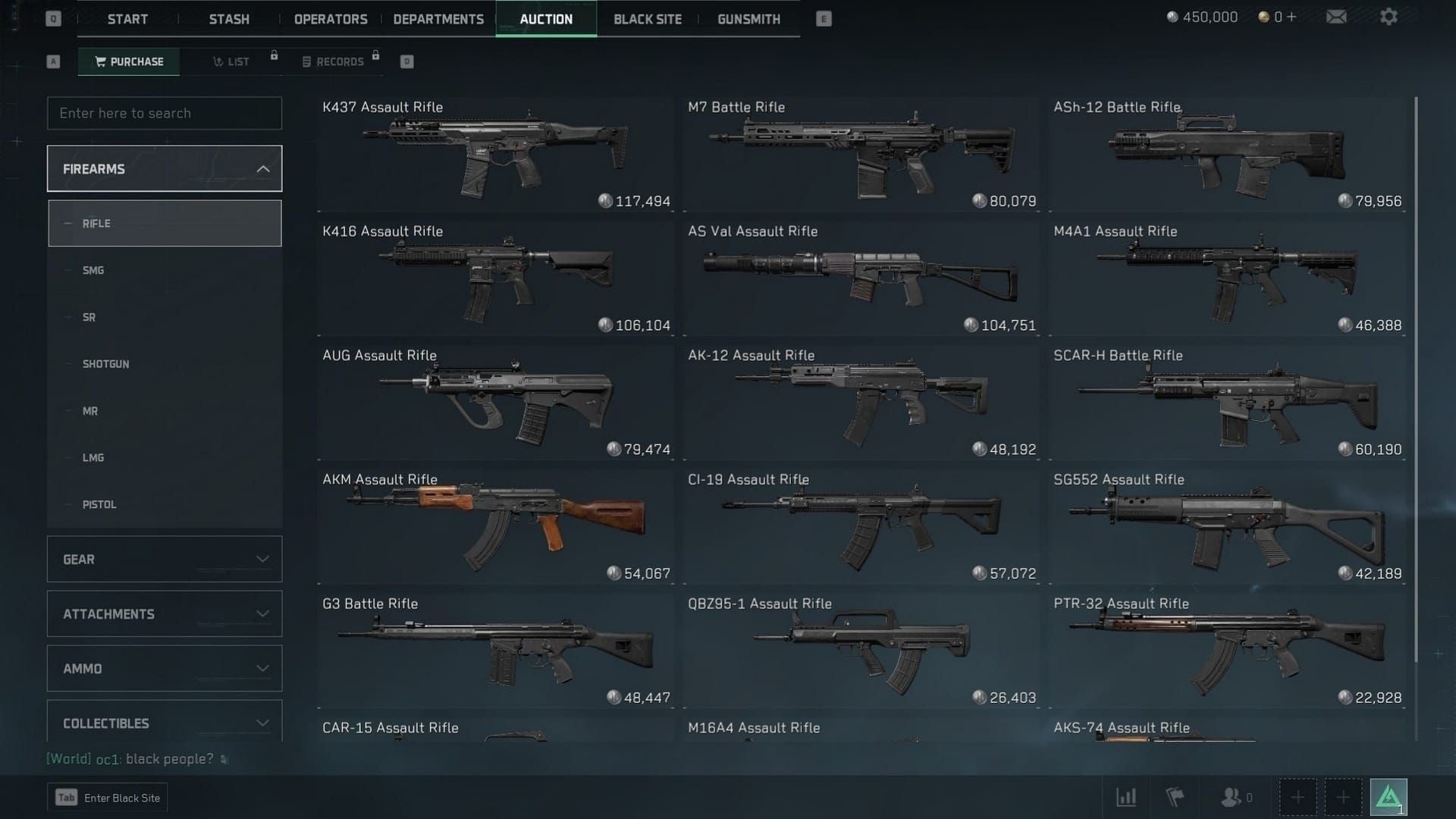Click the Enter Black Site button
This screenshot has width=1456, height=819.
(108, 797)
